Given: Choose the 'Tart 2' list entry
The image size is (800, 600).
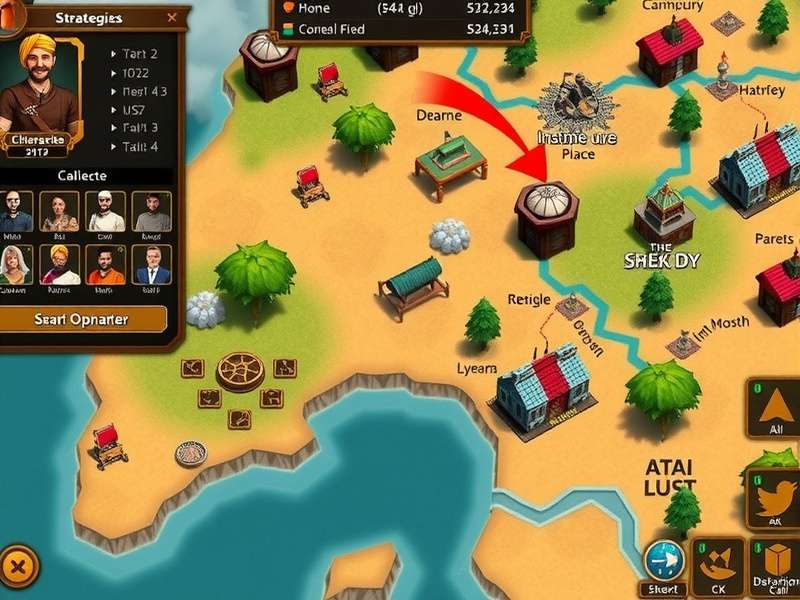Looking at the screenshot, I should tap(139, 54).
